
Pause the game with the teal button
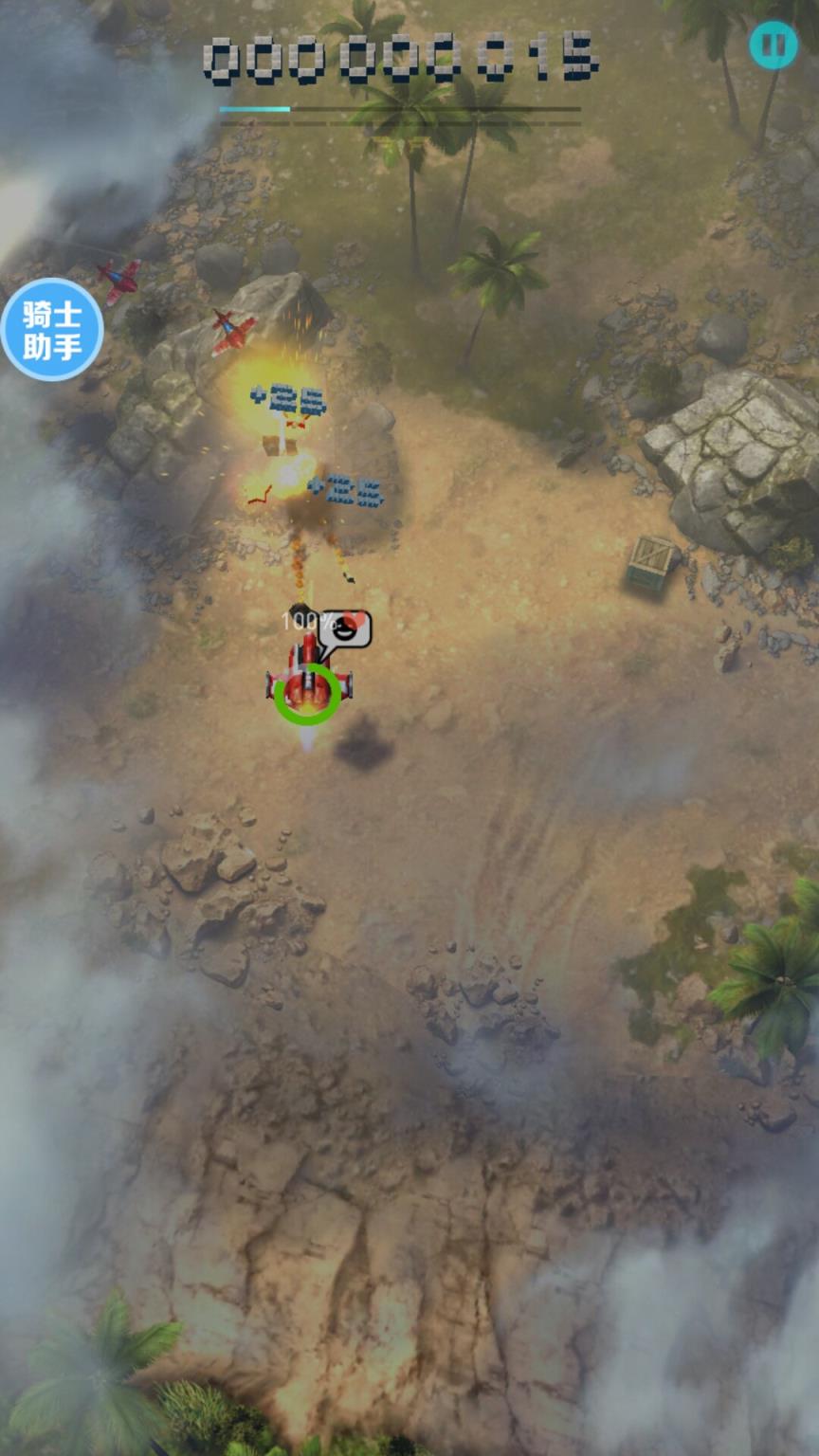point(773,45)
